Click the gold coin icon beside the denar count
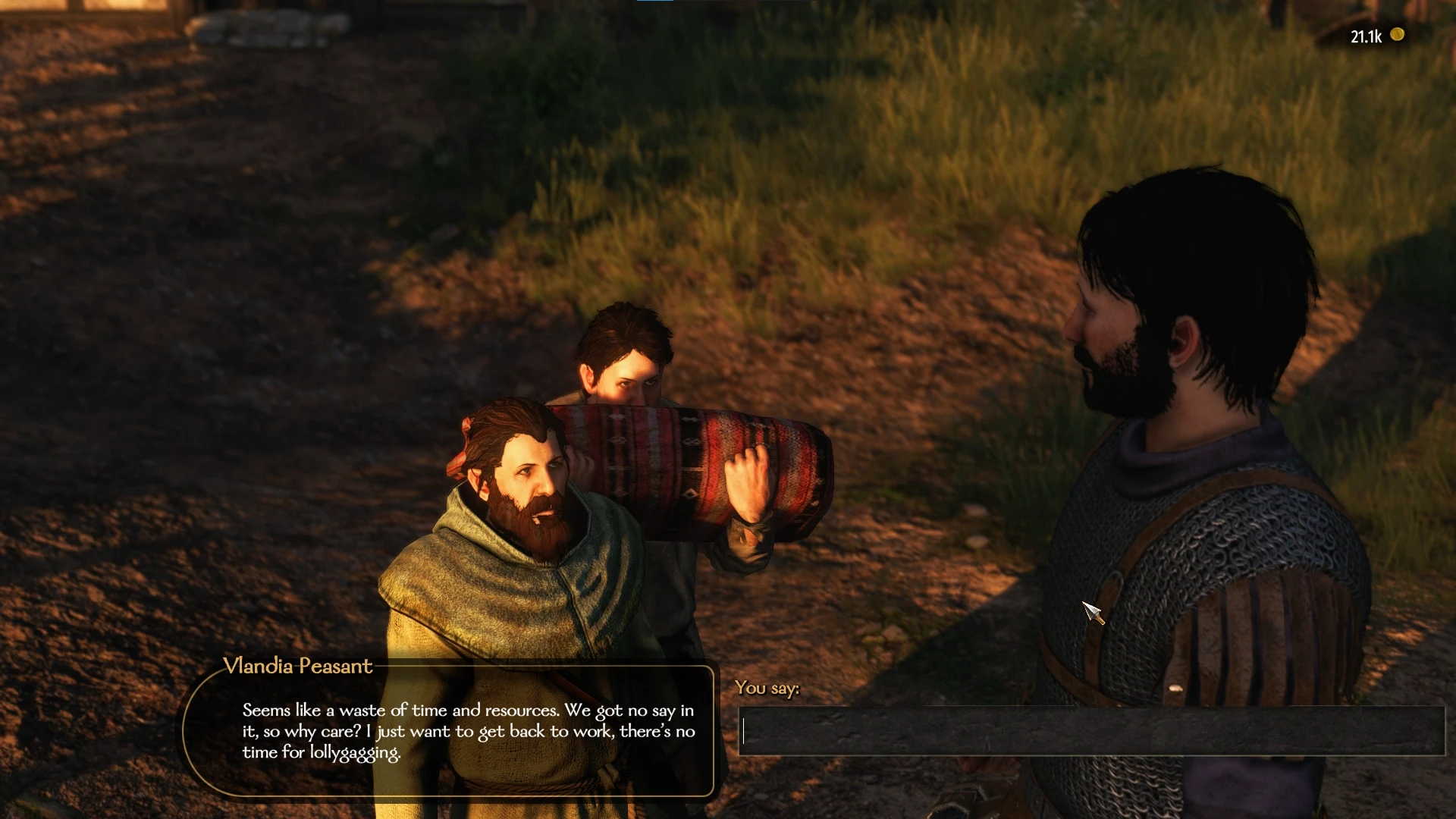This screenshot has height=819, width=1456. click(x=1398, y=35)
